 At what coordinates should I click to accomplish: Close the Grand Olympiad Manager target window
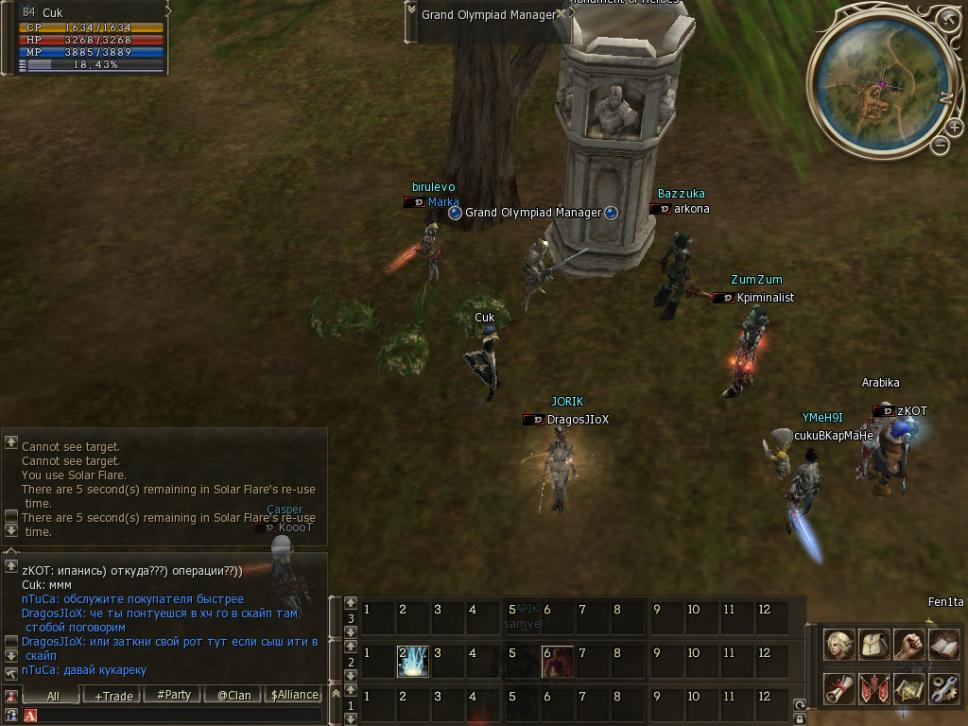(x=562, y=14)
